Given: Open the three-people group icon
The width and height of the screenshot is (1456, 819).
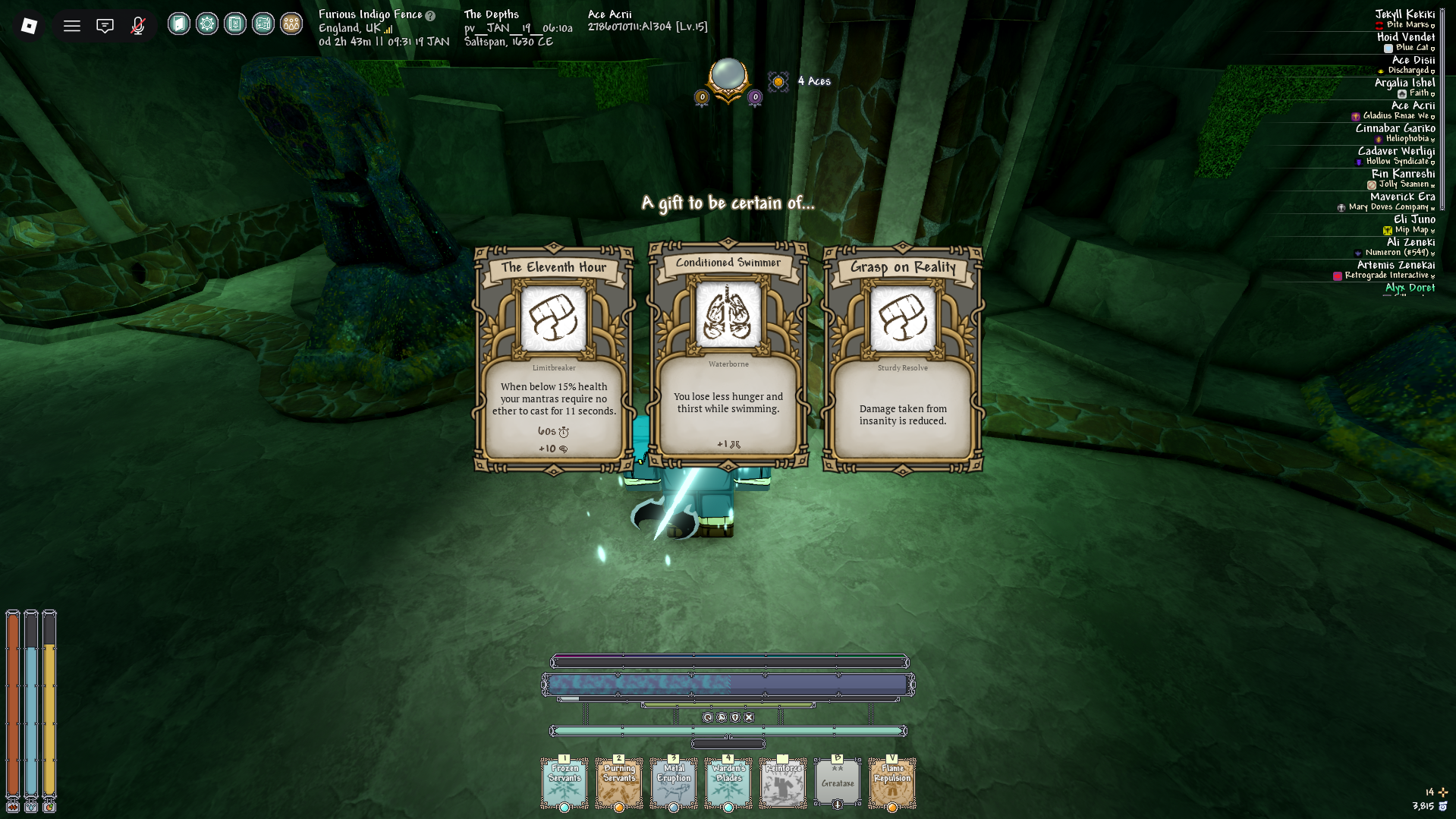Looking at the screenshot, I should click(x=291, y=24).
